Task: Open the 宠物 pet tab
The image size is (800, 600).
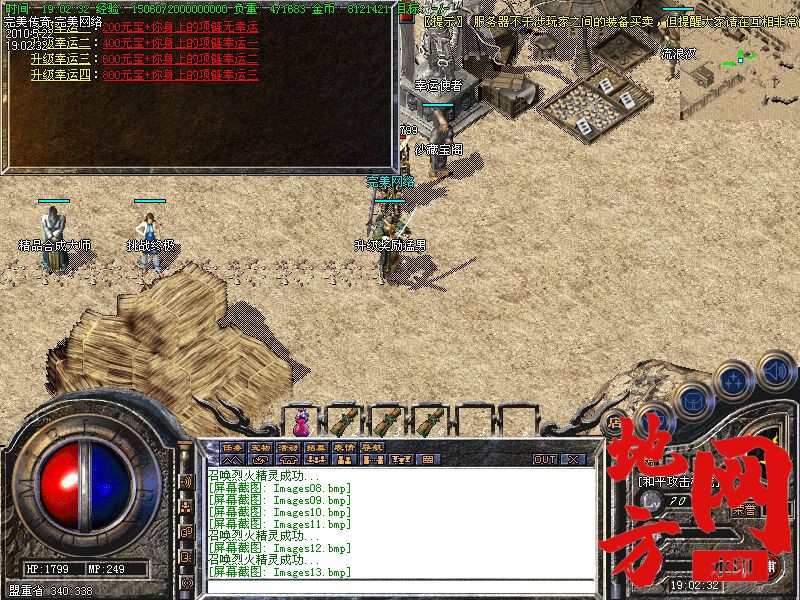Action: tap(261, 446)
